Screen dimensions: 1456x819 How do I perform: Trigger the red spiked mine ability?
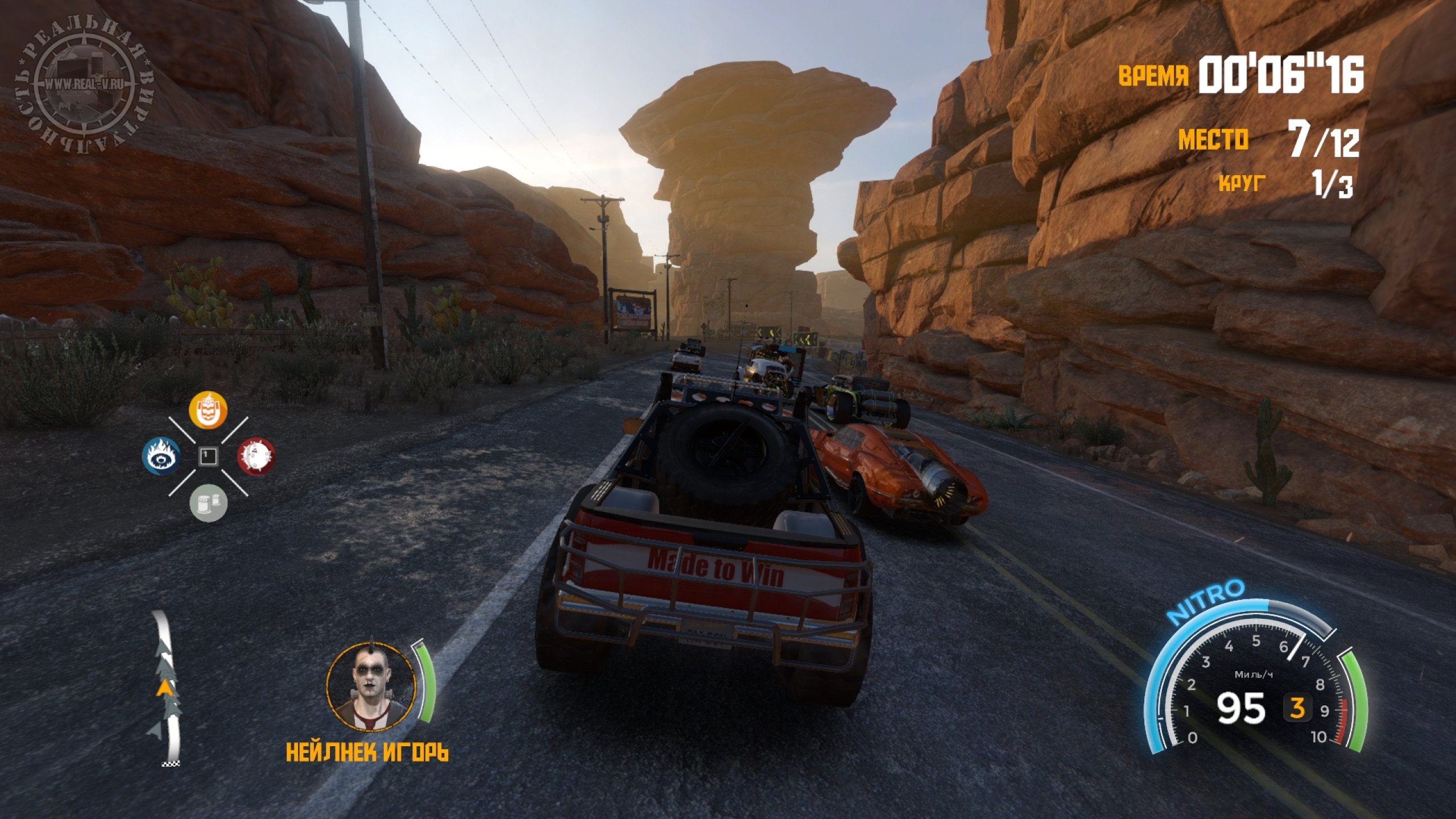(255, 456)
